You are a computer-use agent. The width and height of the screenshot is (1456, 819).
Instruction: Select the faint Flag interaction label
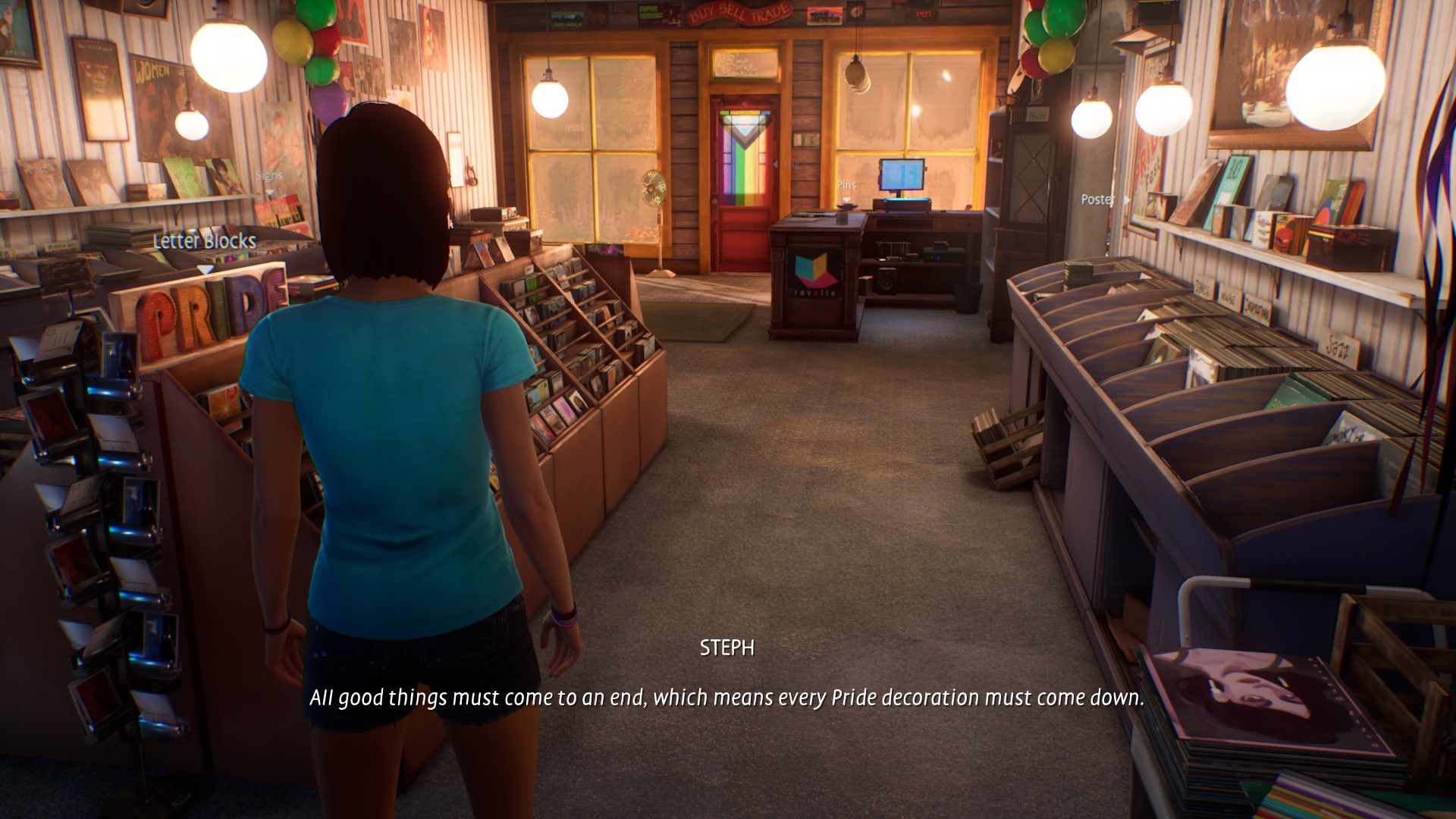[x=791, y=165]
